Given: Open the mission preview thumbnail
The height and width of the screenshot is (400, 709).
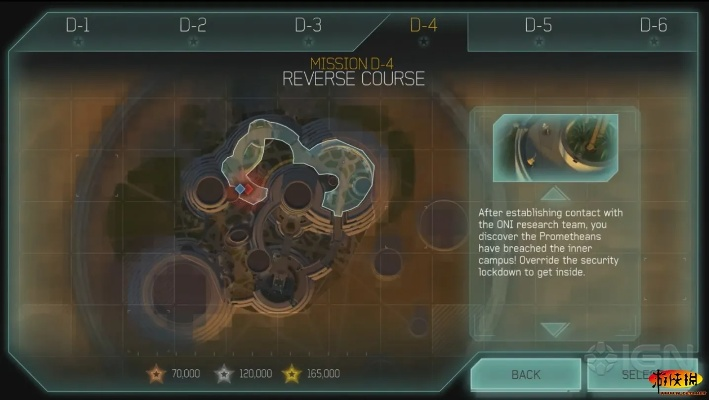Looking at the screenshot, I should pos(554,147).
